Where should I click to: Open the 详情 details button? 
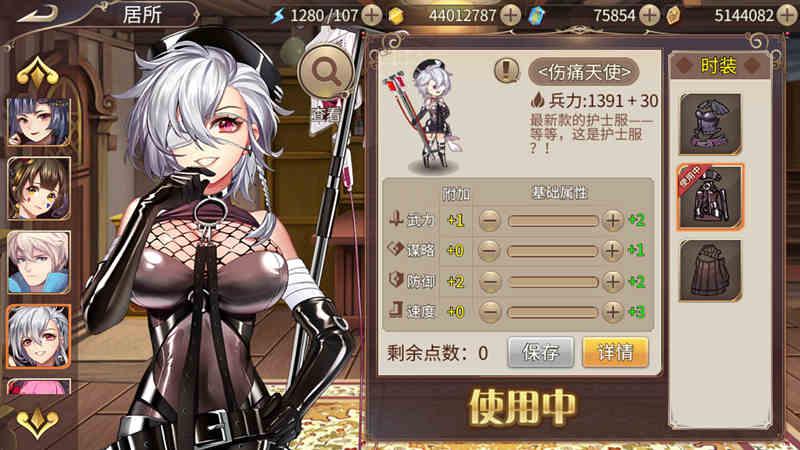[615, 352]
